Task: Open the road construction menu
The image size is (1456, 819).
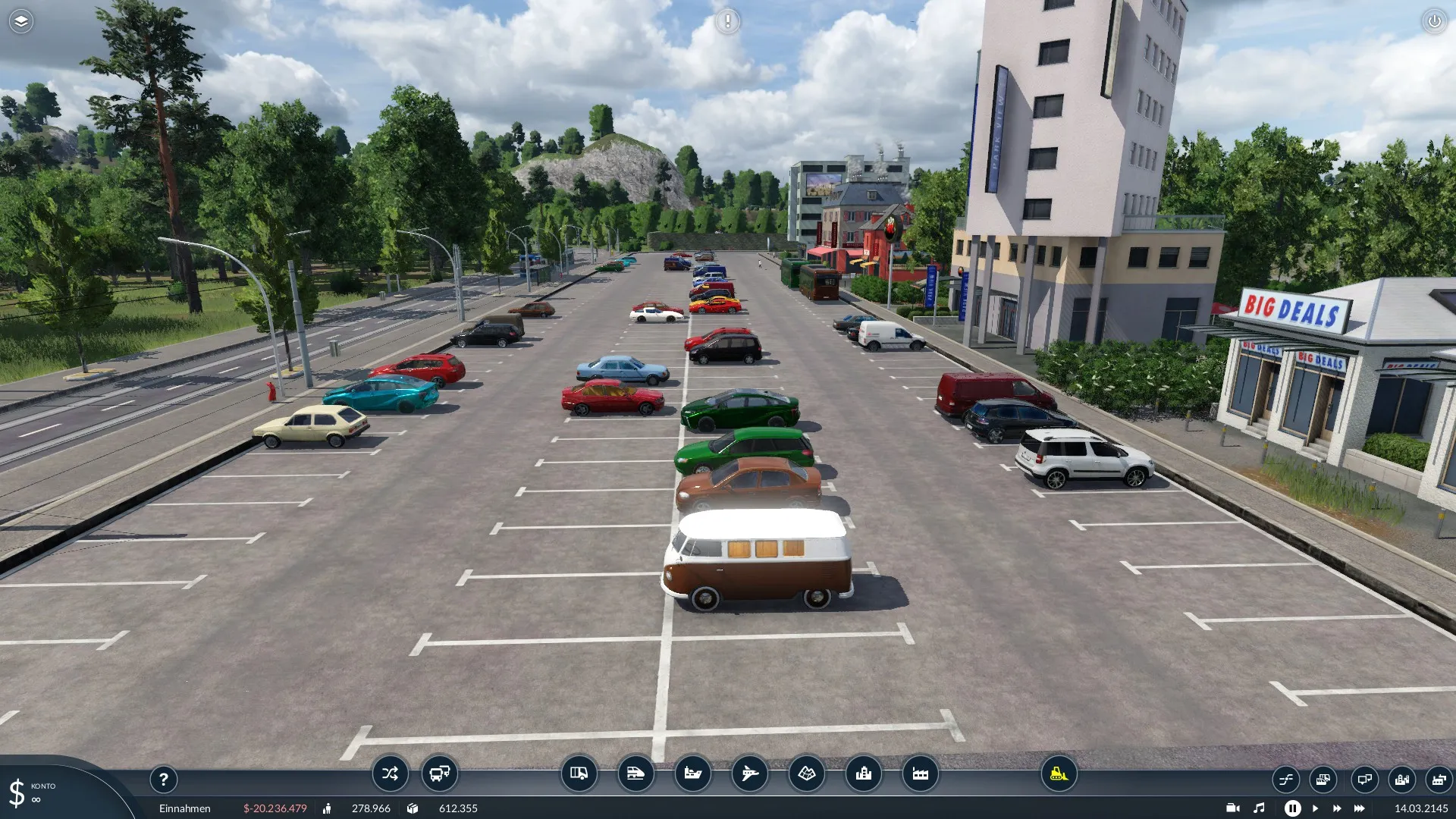Action: point(579,773)
